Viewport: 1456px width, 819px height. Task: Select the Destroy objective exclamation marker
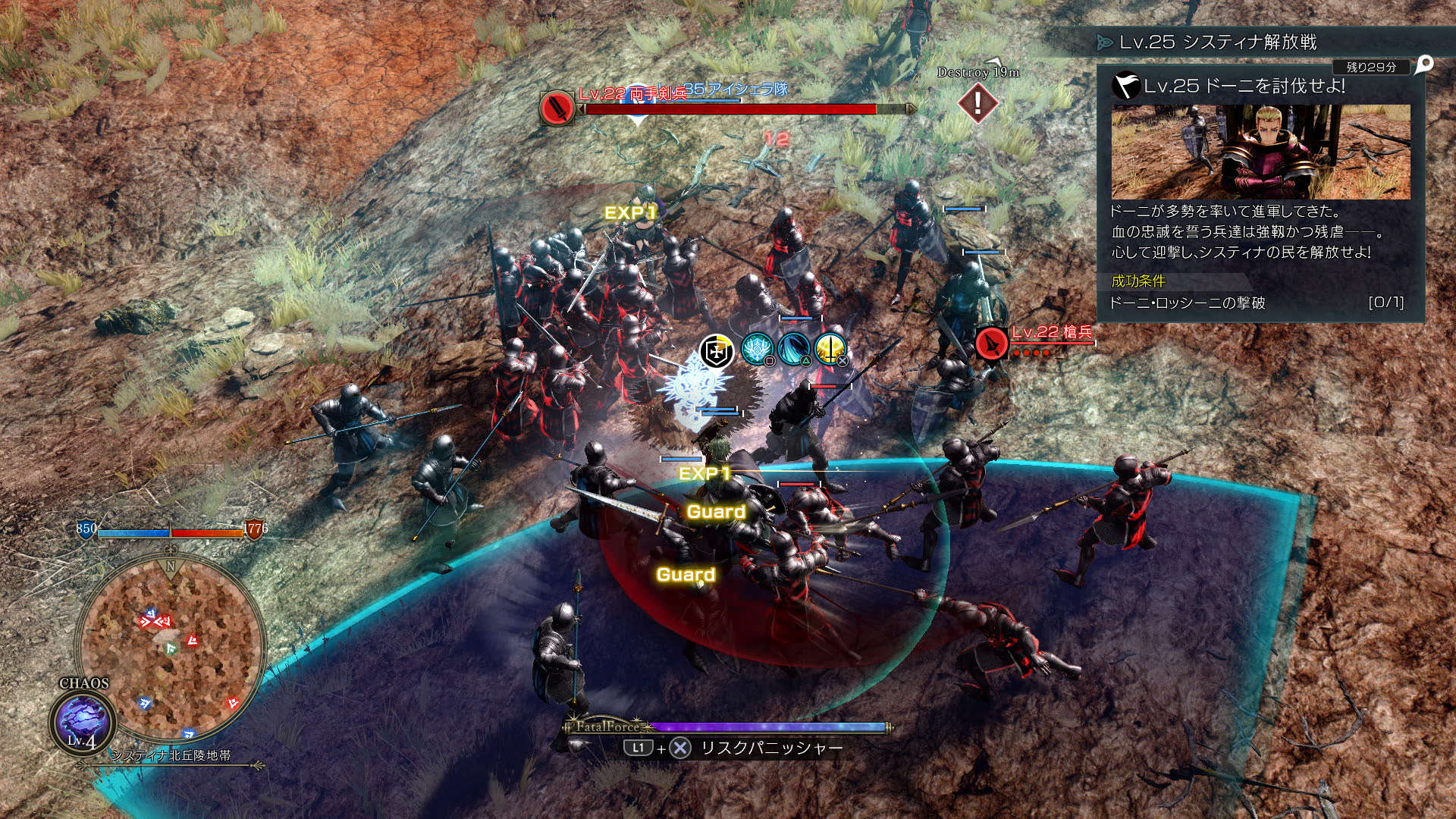coord(977,101)
